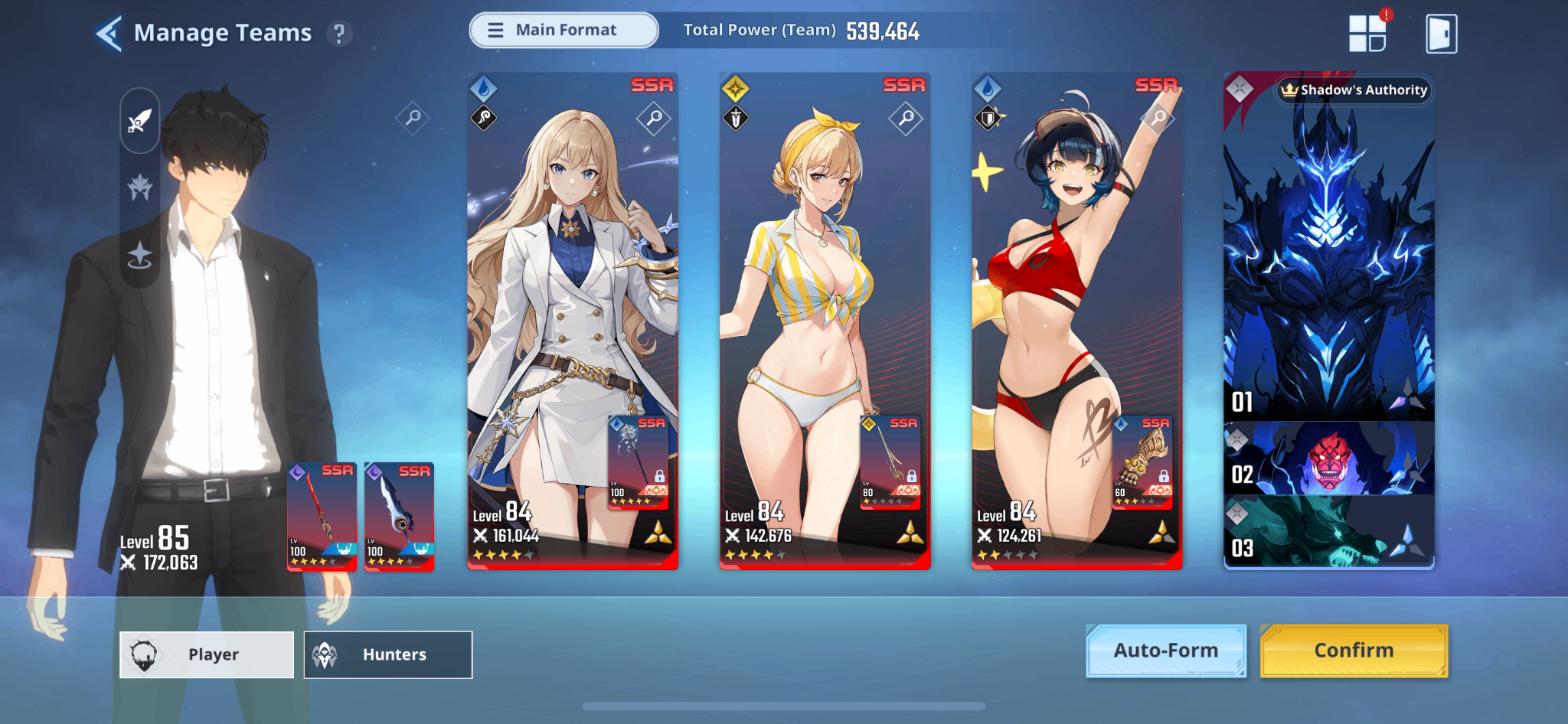Open the Manage Teams help question mark
The height and width of the screenshot is (724, 1568).
(x=339, y=34)
